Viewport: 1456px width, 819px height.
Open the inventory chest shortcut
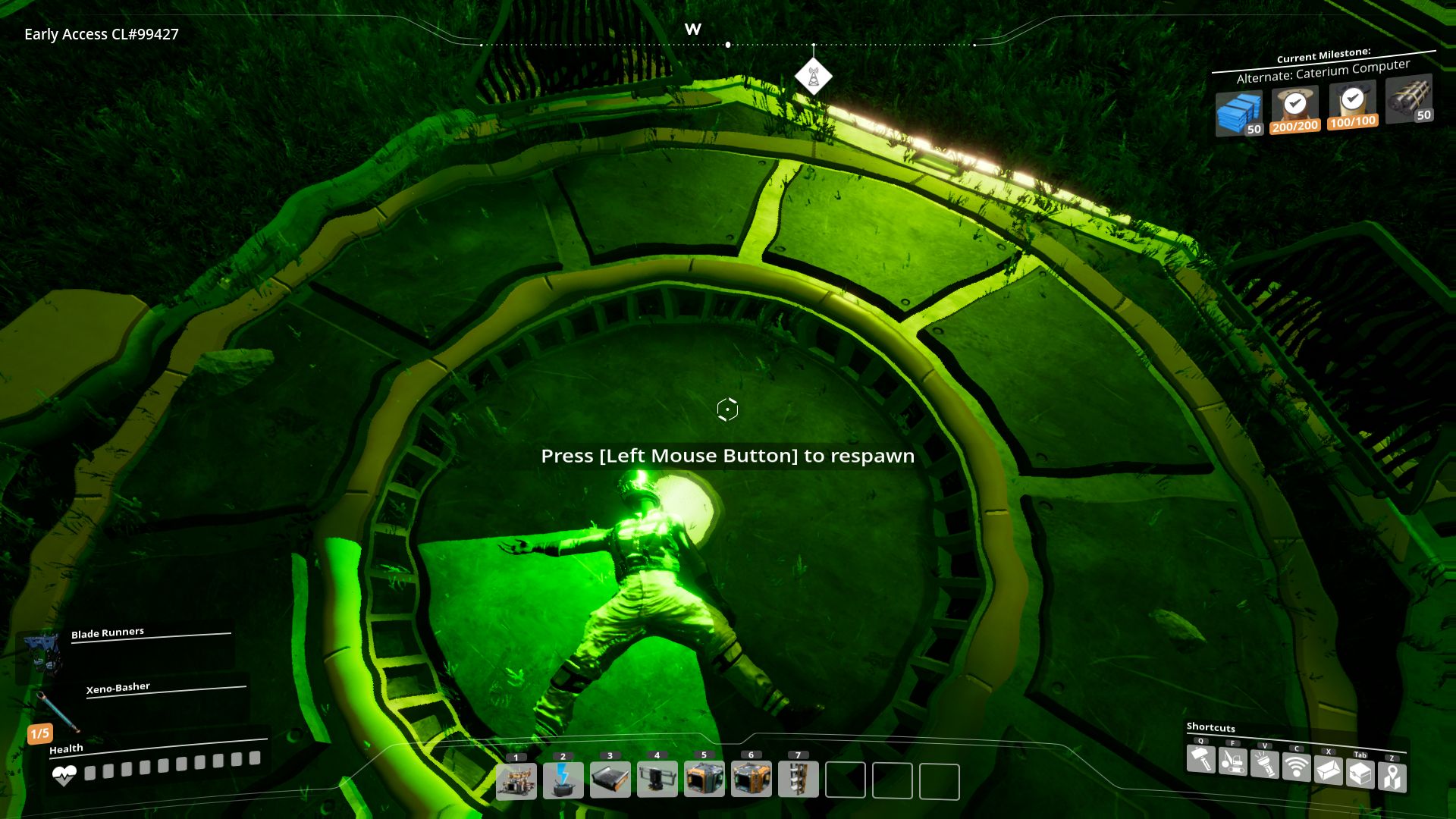click(1360, 773)
